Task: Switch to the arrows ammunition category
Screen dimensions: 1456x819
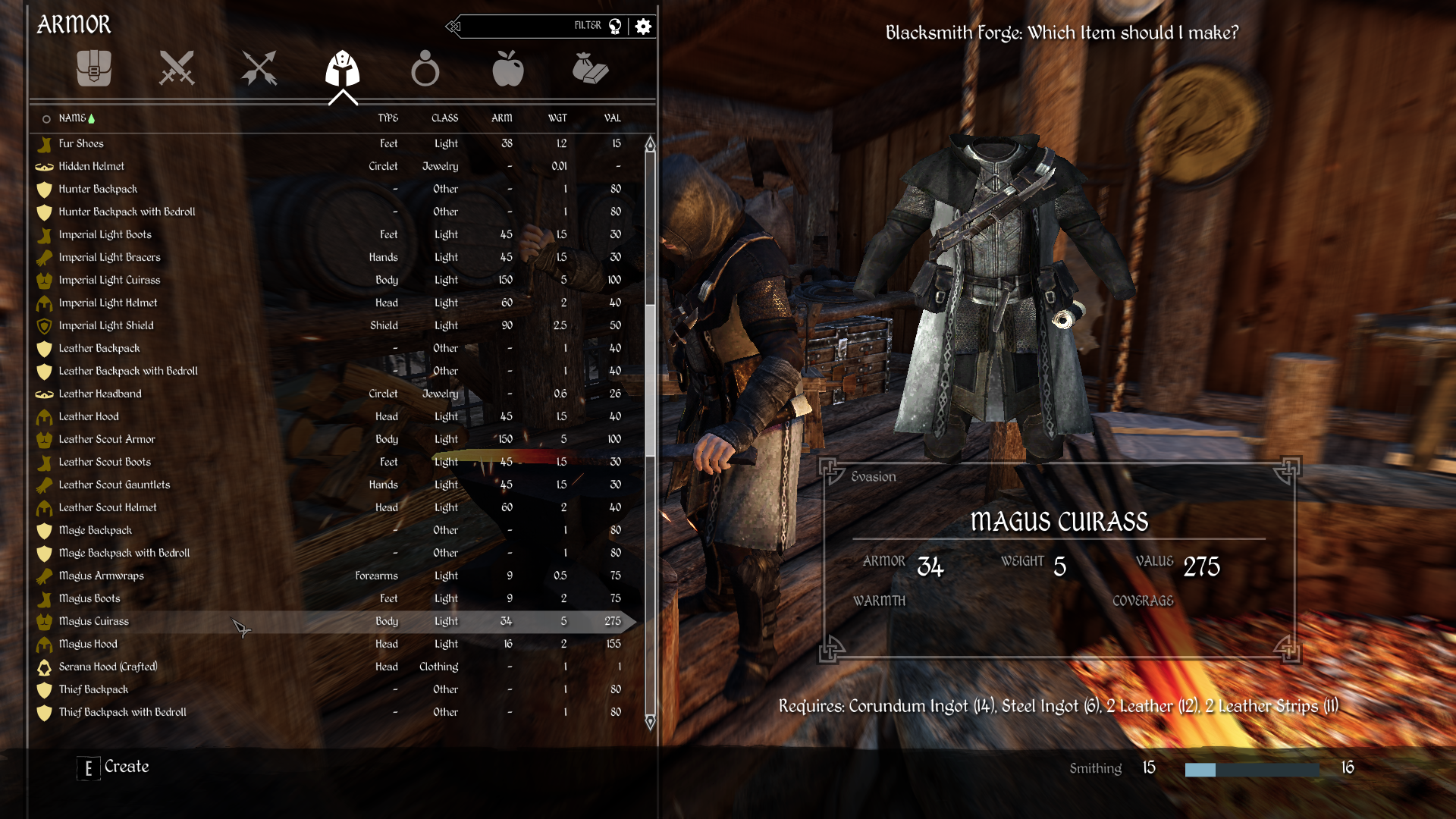Action: coord(259,69)
